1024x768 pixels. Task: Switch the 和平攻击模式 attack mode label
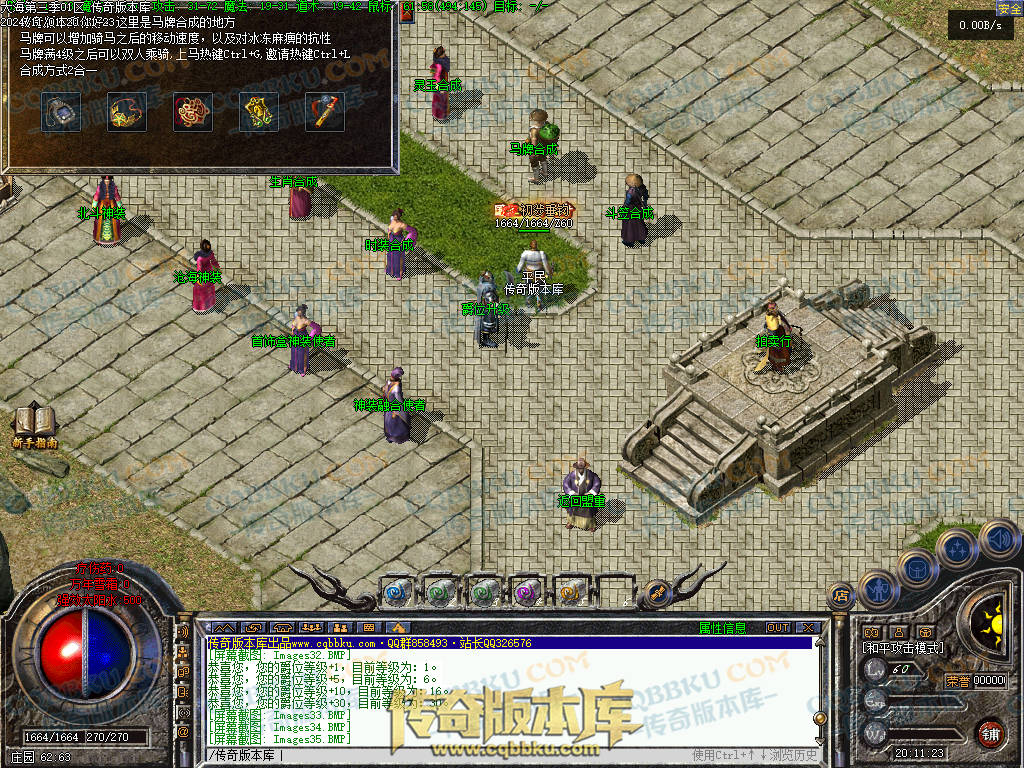[x=902, y=648]
